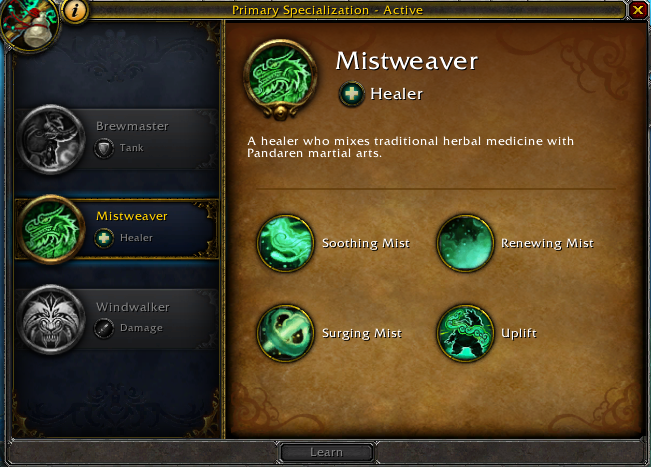Show the Uplift ability icon
Image resolution: width=651 pixels, height=467 pixels.
[x=465, y=333]
